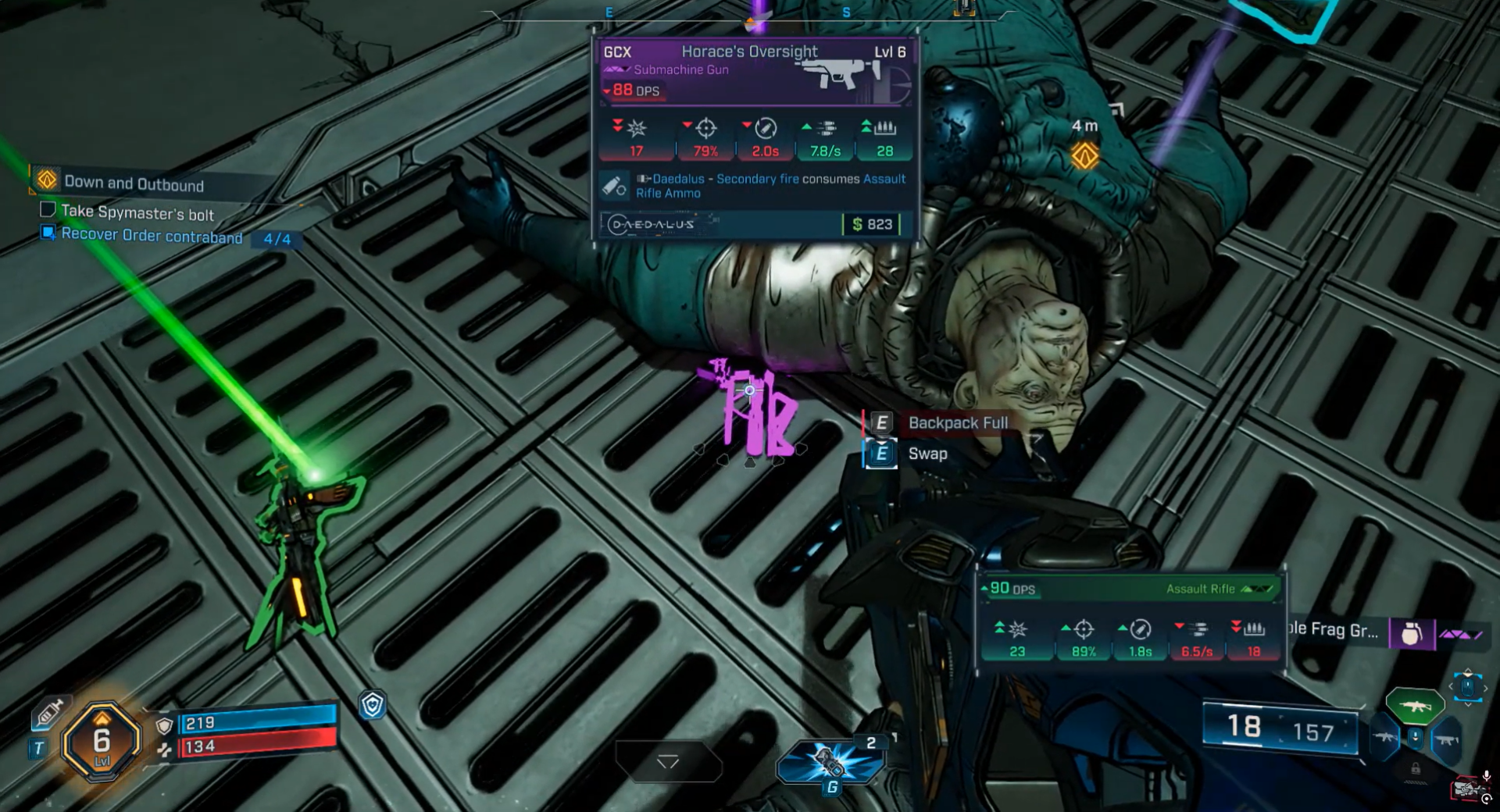Click the blue shield status icon
Viewport: 1500px width, 812px height.
373,705
